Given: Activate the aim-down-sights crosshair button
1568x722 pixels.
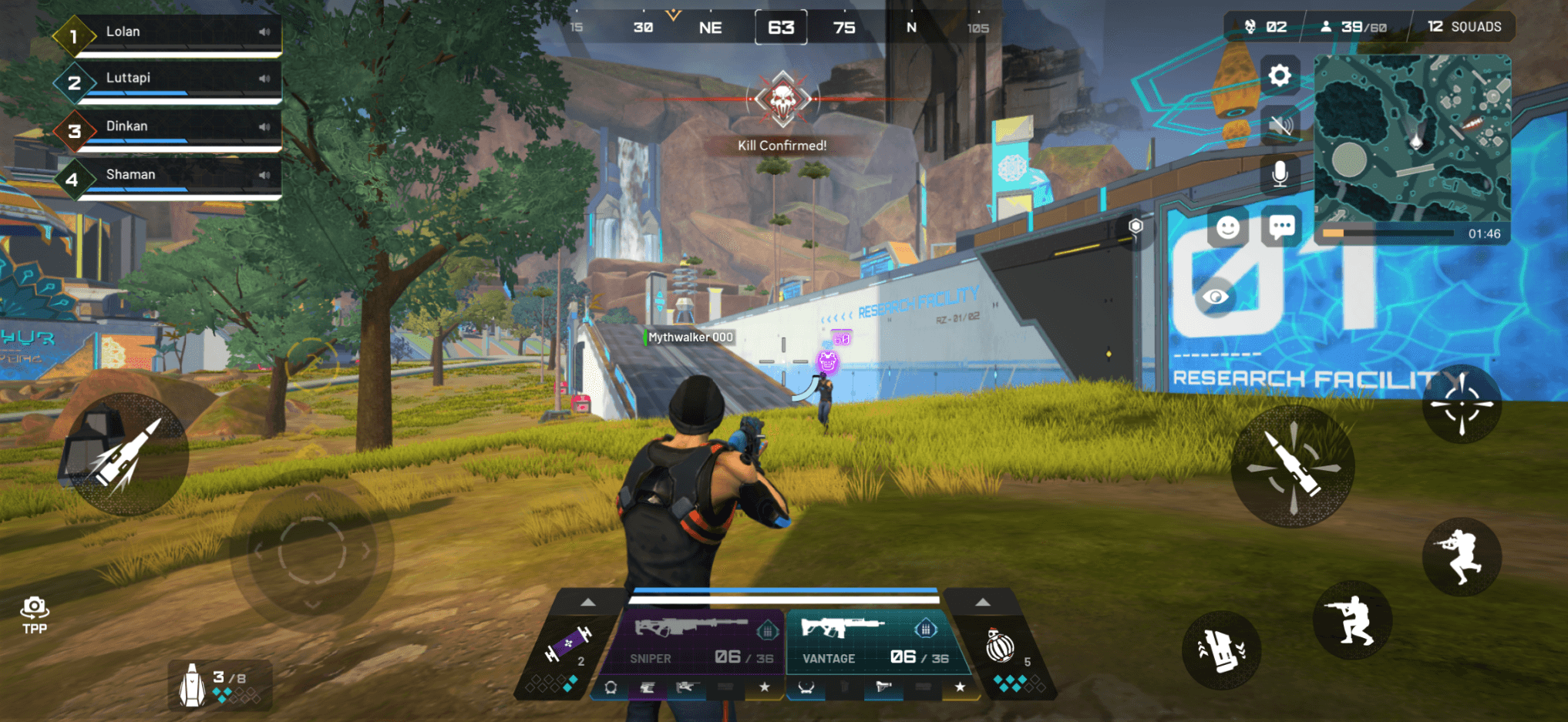Looking at the screenshot, I should 1461,404.
